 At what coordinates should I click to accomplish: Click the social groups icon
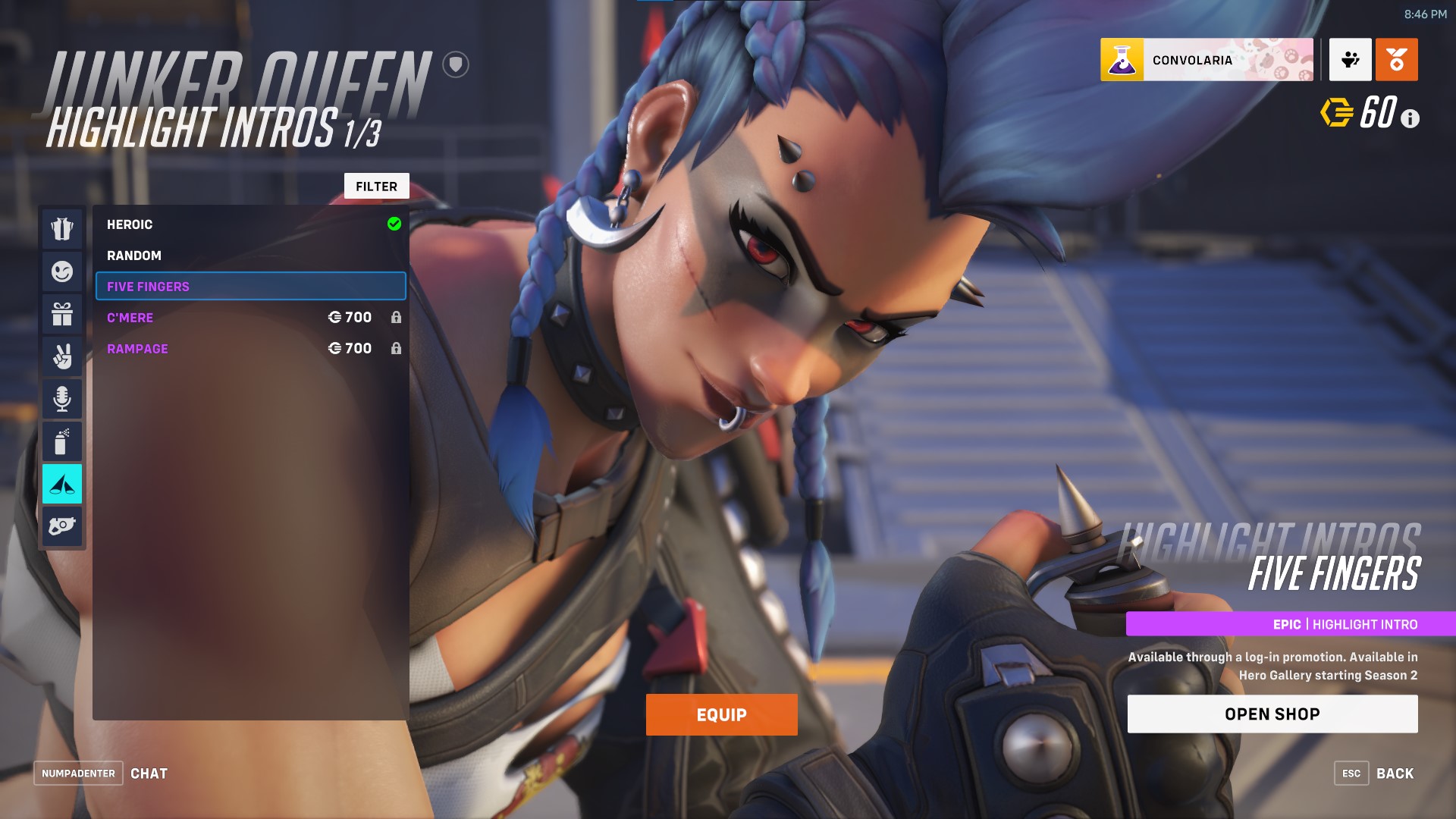pyautogui.click(x=1350, y=60)
